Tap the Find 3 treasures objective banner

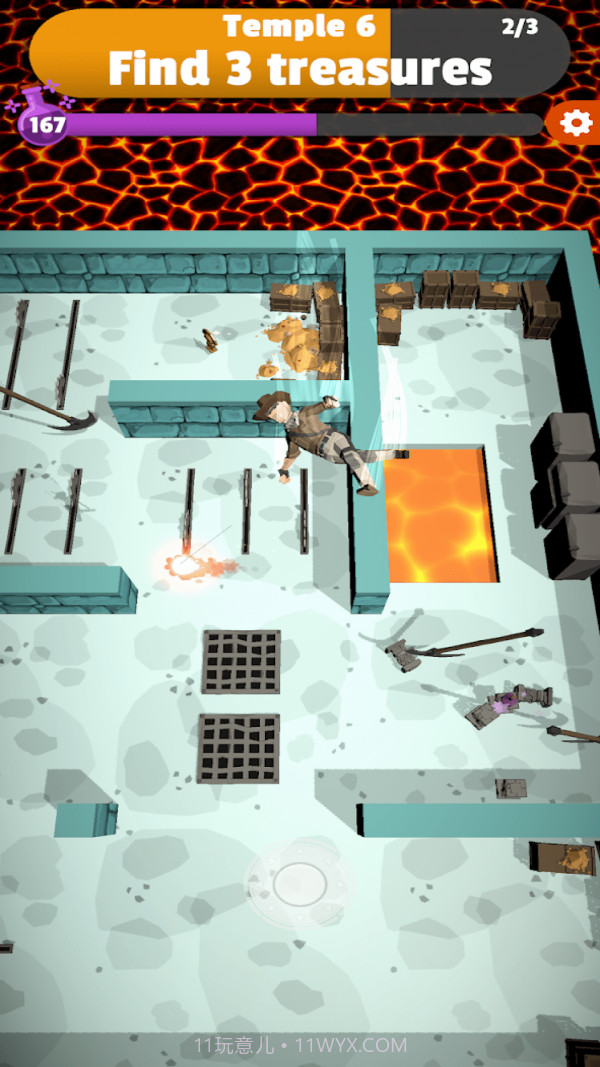pos(300,54)
